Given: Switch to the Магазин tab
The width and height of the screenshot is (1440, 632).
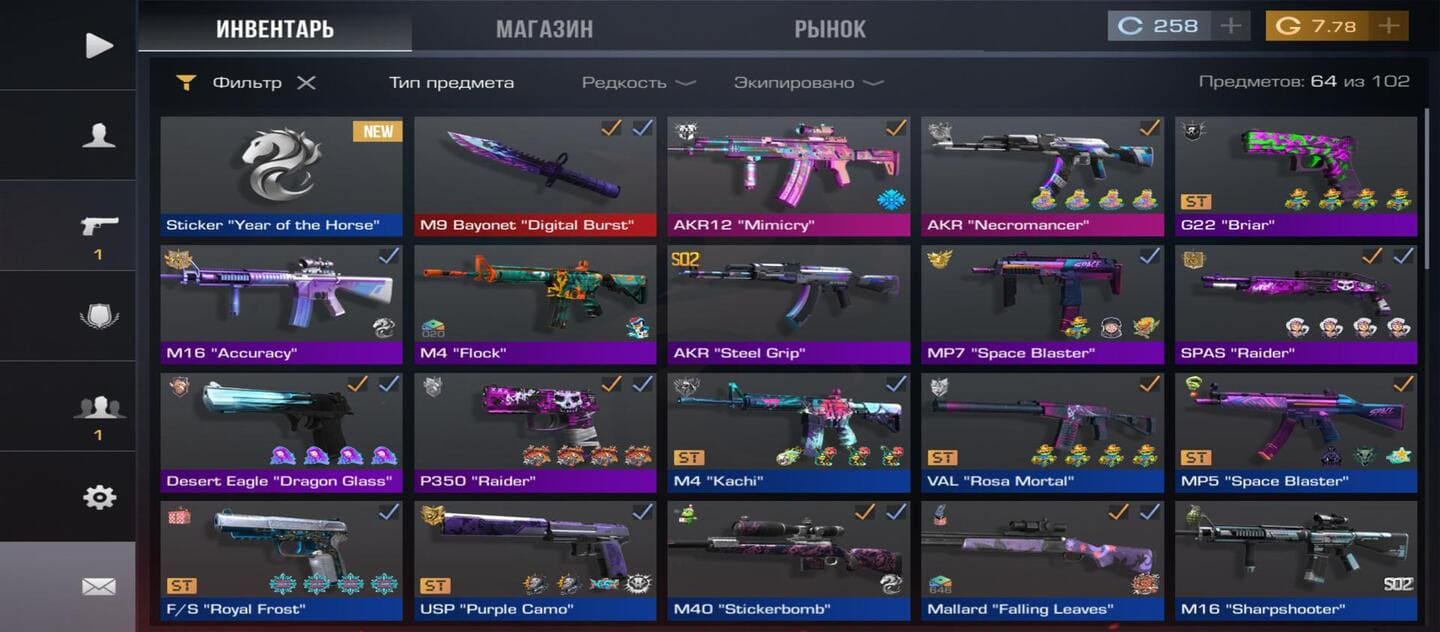Looking at the screenshot, I should 544,29.
